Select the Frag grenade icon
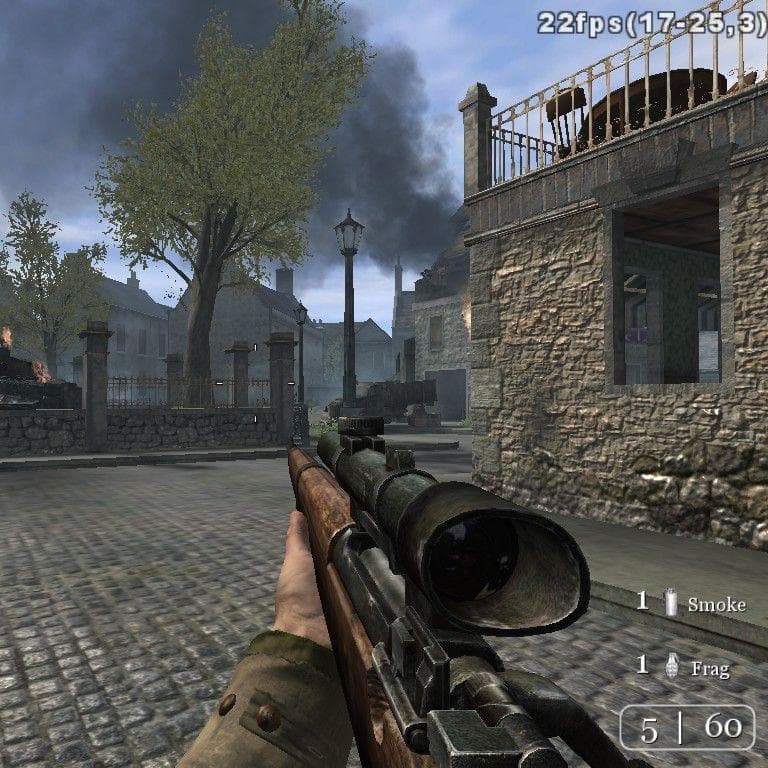768x768 pixels. click(x=672, y=666)
